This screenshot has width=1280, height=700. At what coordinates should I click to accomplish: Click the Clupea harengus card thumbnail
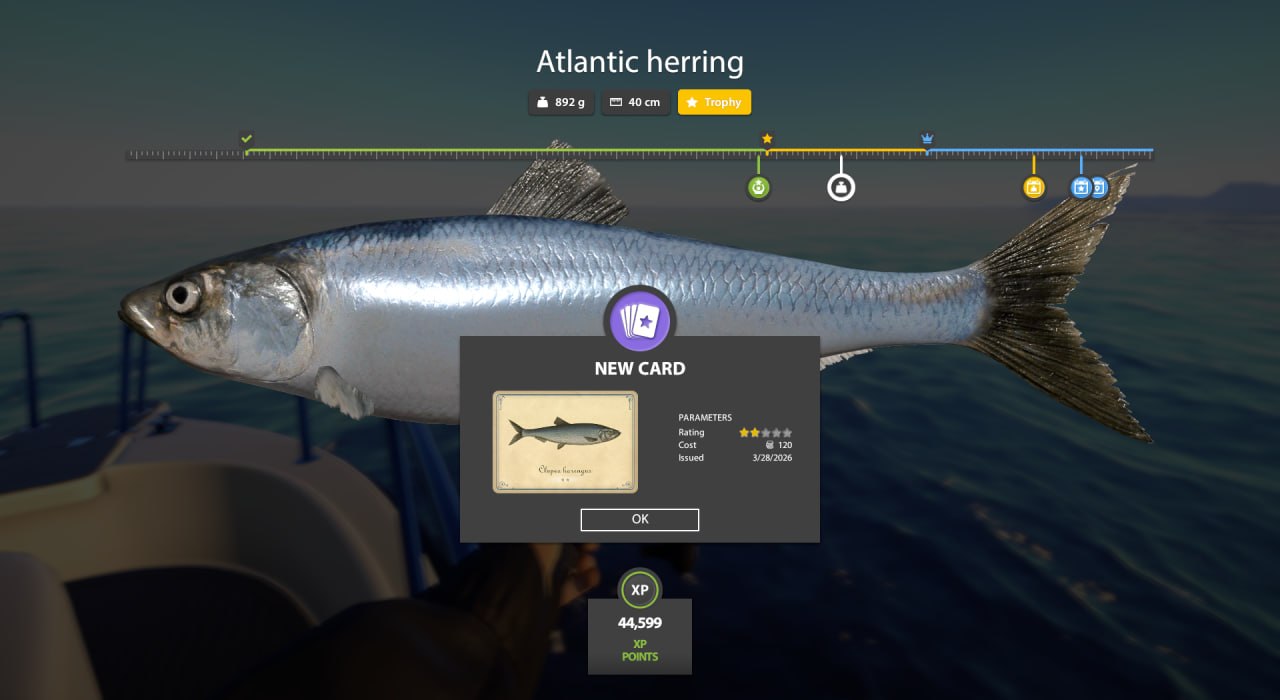[x=565, y=442]
